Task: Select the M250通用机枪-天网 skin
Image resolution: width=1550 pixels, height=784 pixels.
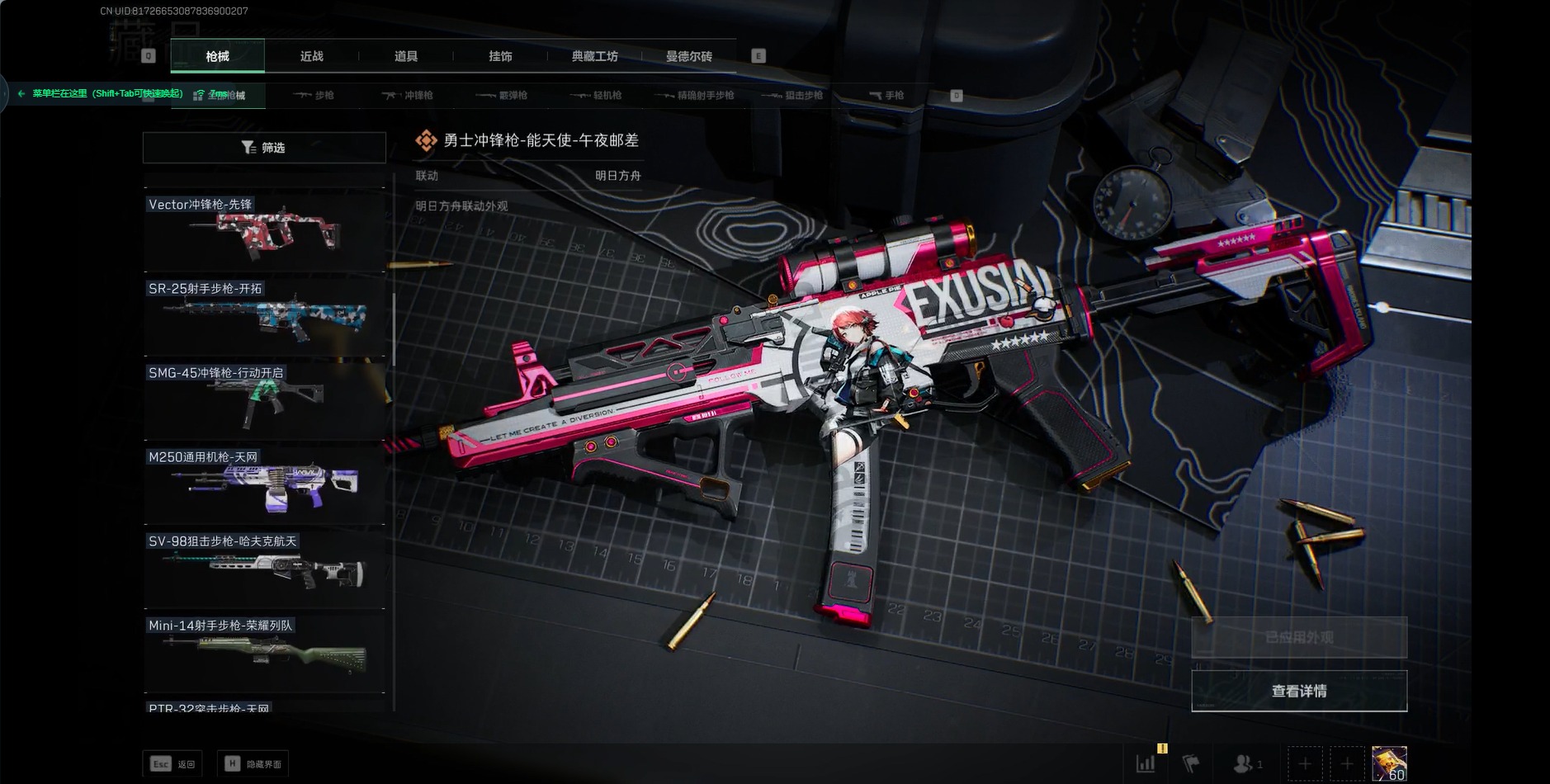Action: 264,485
